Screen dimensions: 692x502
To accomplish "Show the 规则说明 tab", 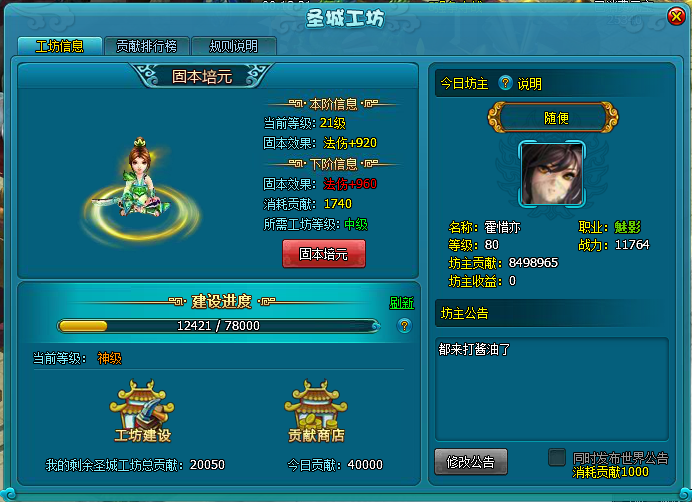I will point(233,46).
